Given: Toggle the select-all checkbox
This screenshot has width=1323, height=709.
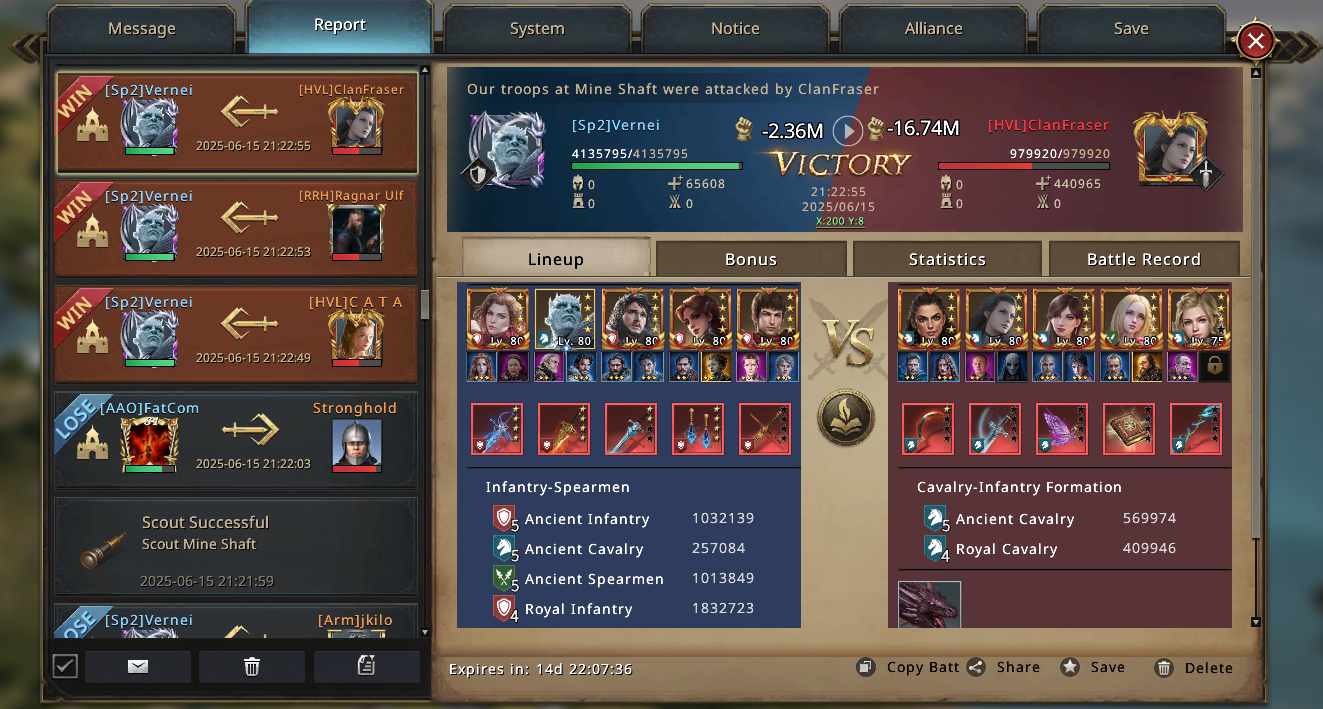Looking at the screenshot, I should (x=65, y=665).
